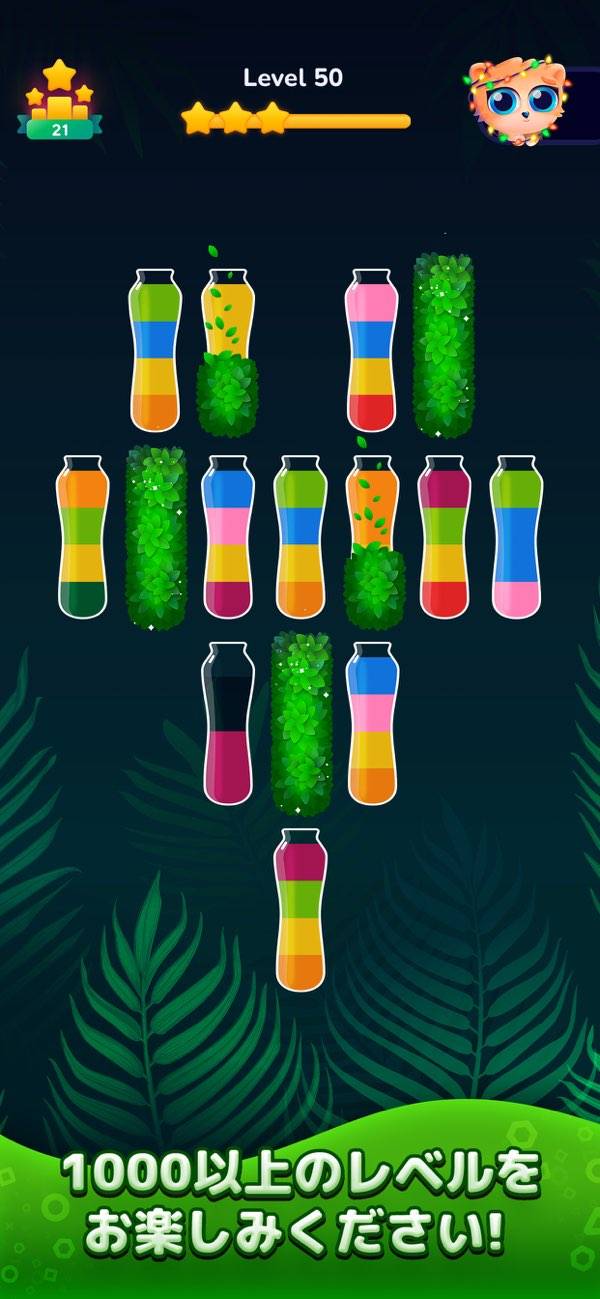Image resolution: width=600 pixels, height=1299 pixels.
Task: Select the green, blue and pink bottle
Action: pyautogui.click(x=516, y=536)
